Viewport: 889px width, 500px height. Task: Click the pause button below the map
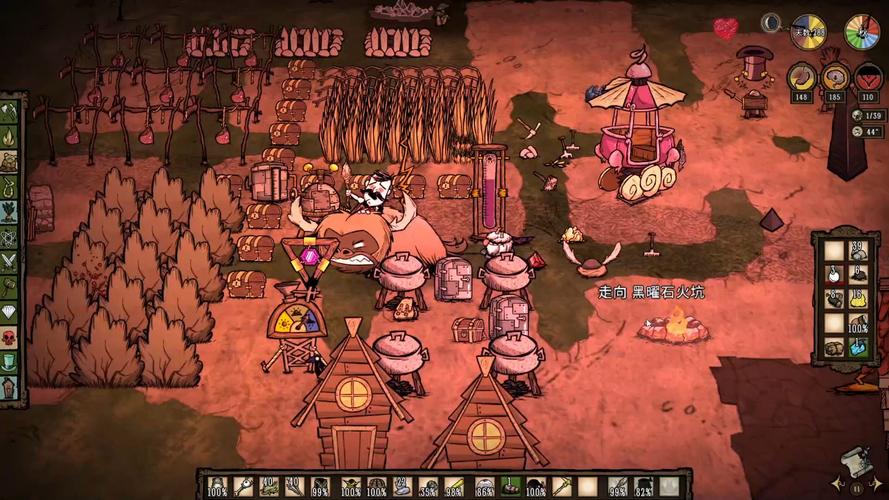(x=857, y=487)
